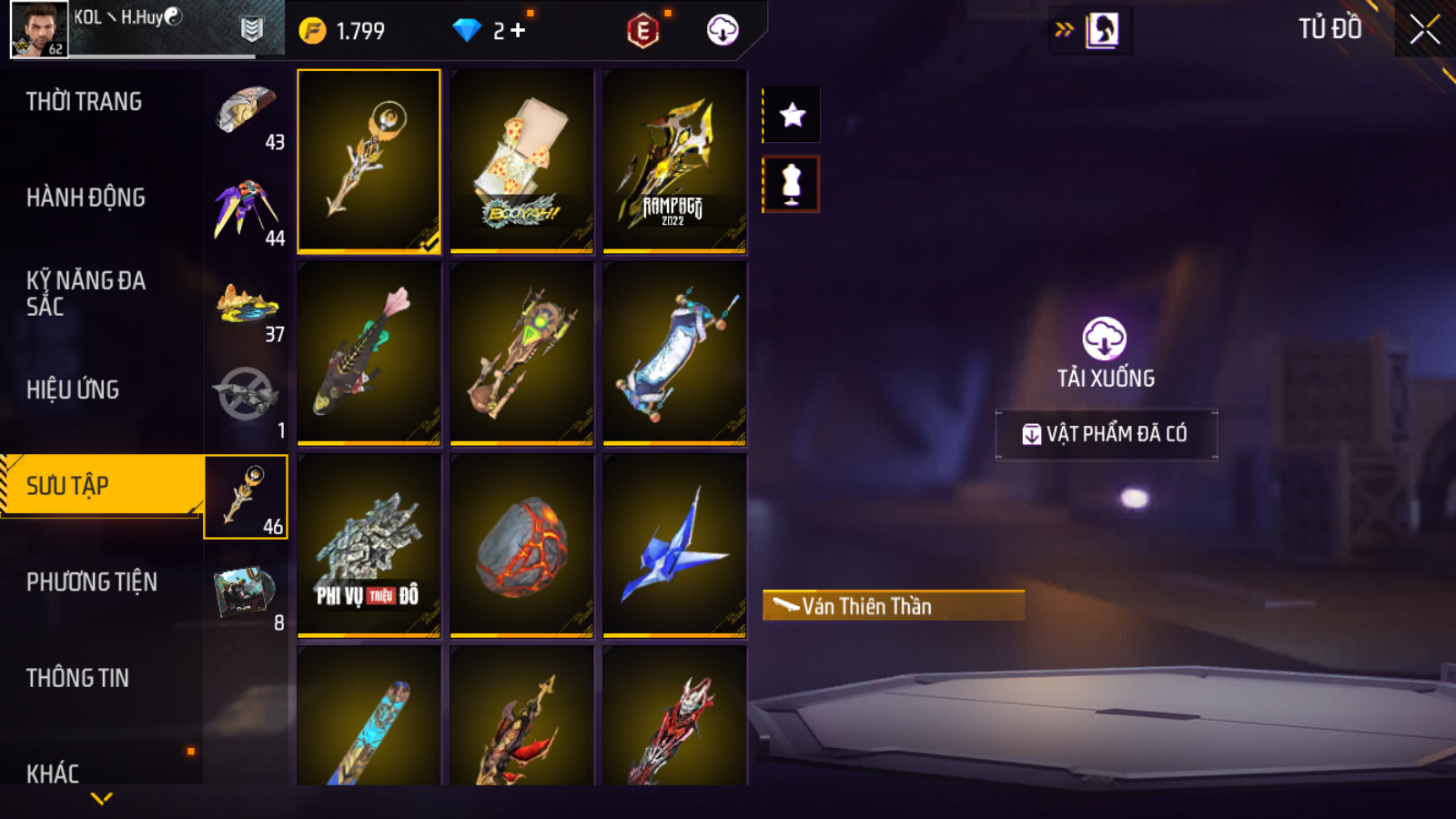Select the Booyah pizza box skin
The image size is (1456, 819).
pos(521,160)
